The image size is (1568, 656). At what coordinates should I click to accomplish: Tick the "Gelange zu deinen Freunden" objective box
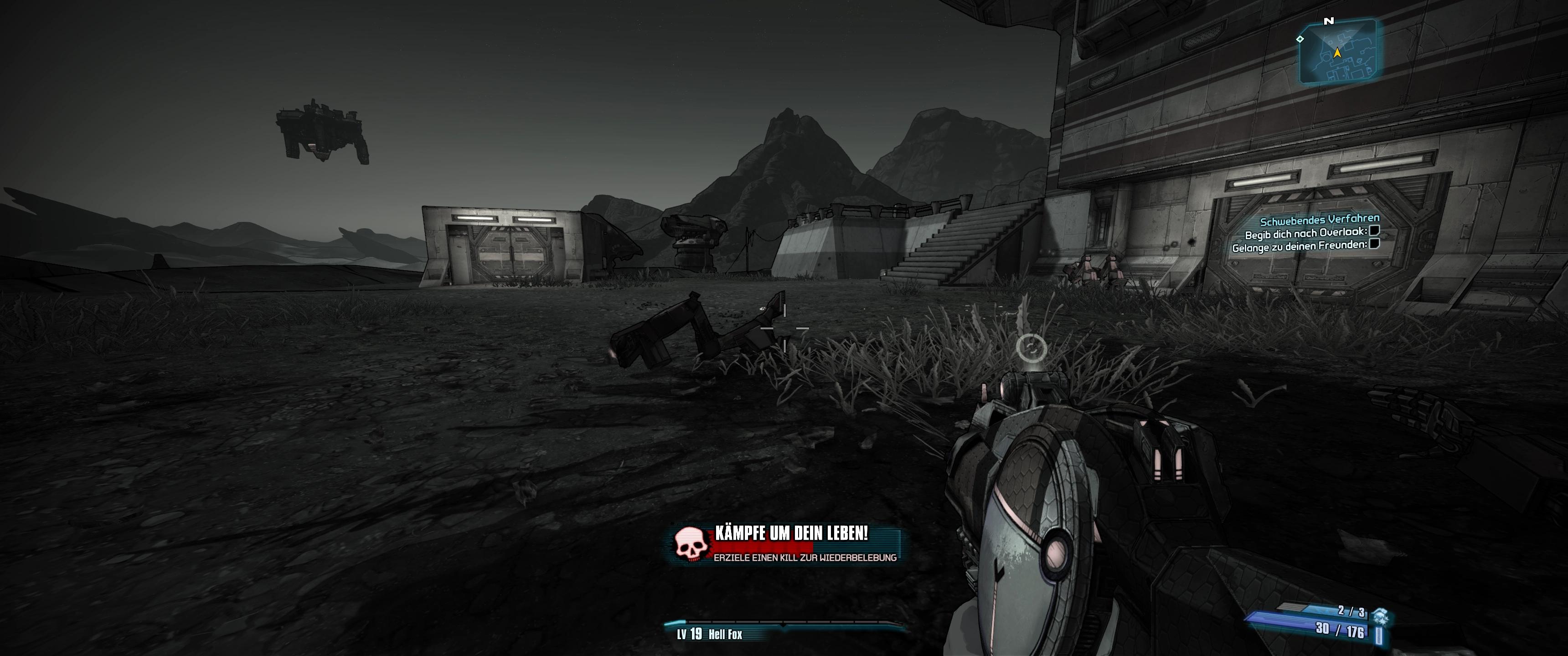[x=1373, y=245]
